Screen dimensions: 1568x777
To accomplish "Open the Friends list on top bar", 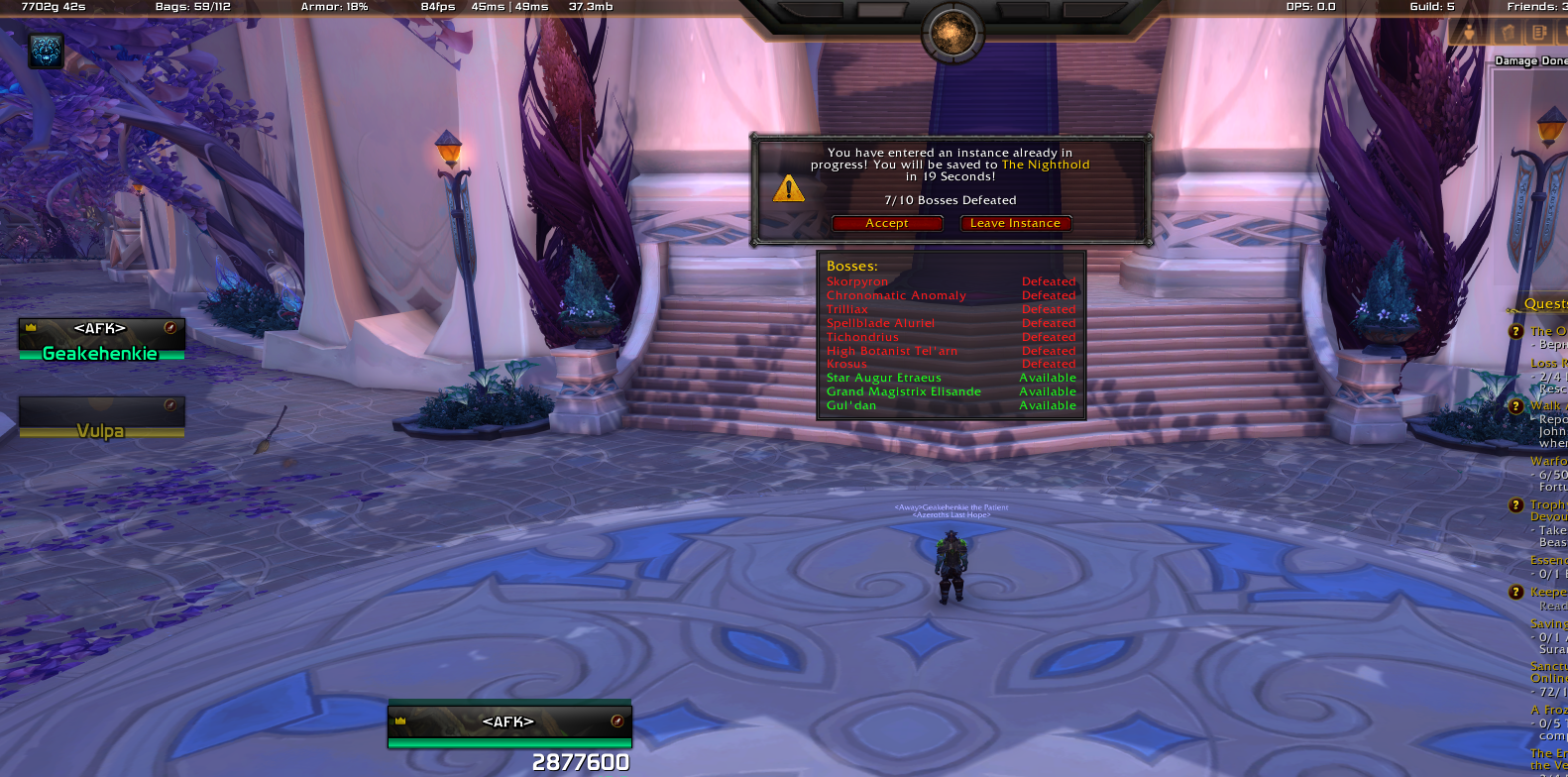I will coord(1536,7).
